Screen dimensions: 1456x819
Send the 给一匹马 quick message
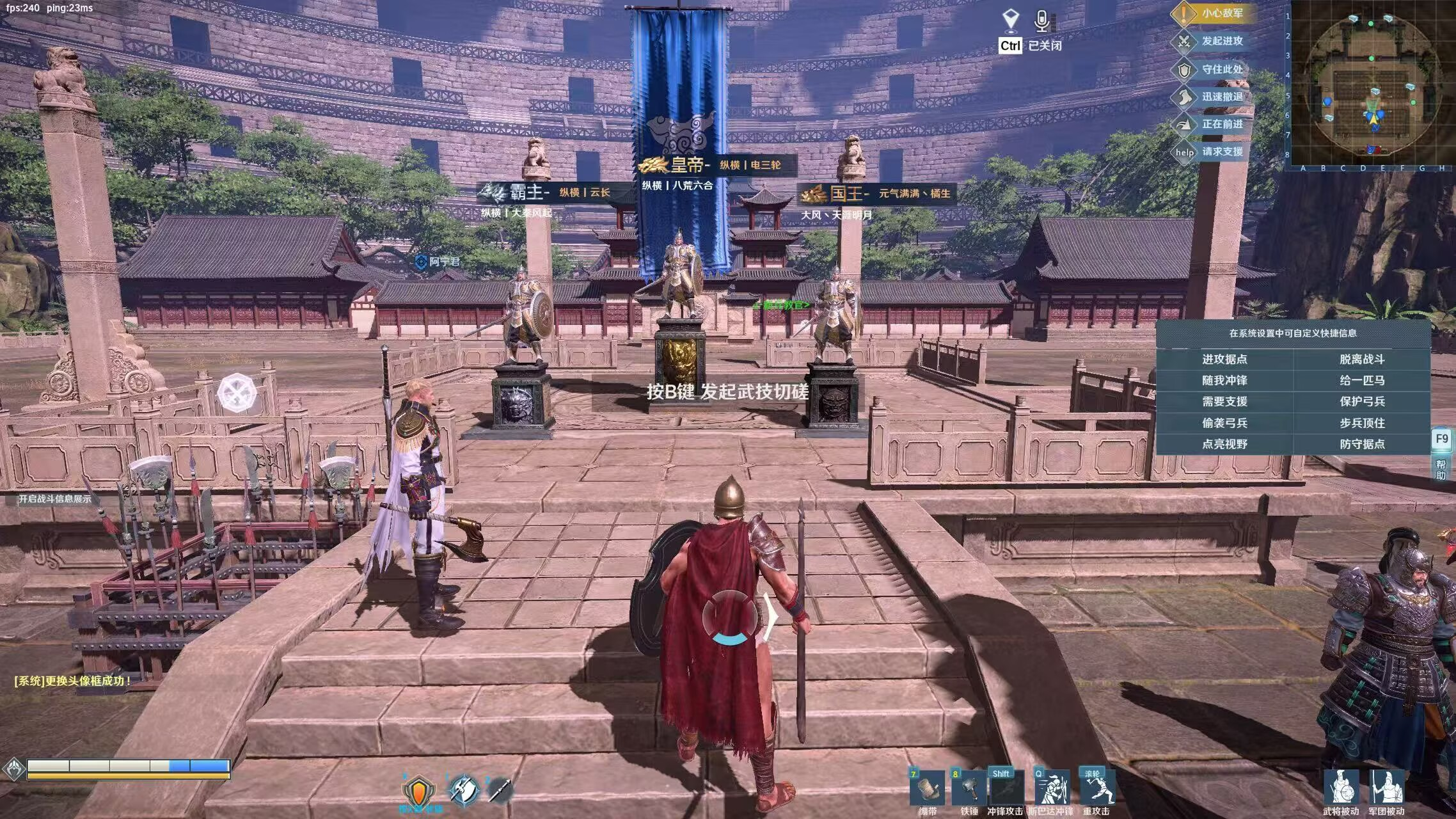tap(1362, 381)
